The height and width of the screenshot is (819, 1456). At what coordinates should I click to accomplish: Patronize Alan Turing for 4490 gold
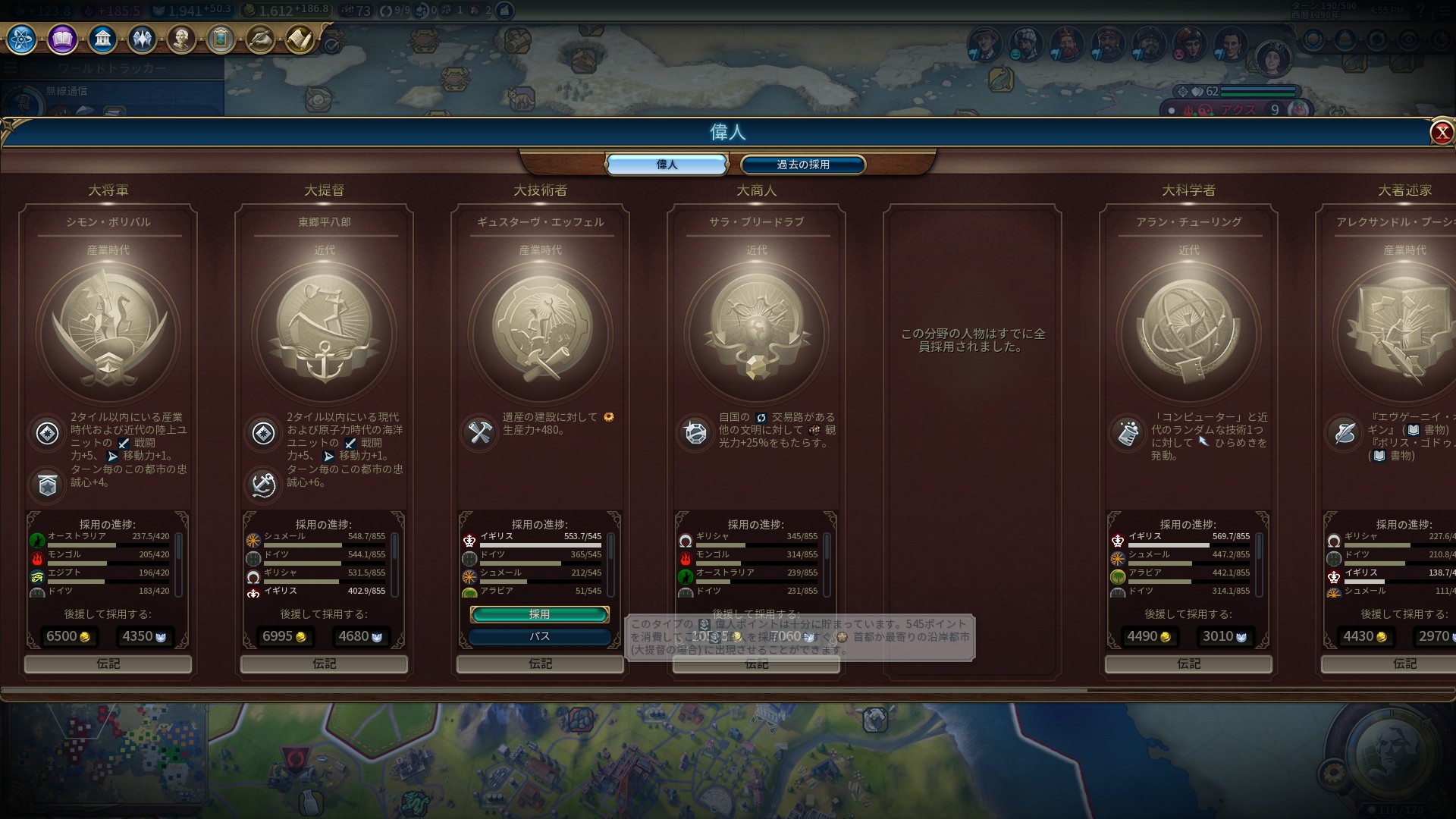coord(1149,636)
